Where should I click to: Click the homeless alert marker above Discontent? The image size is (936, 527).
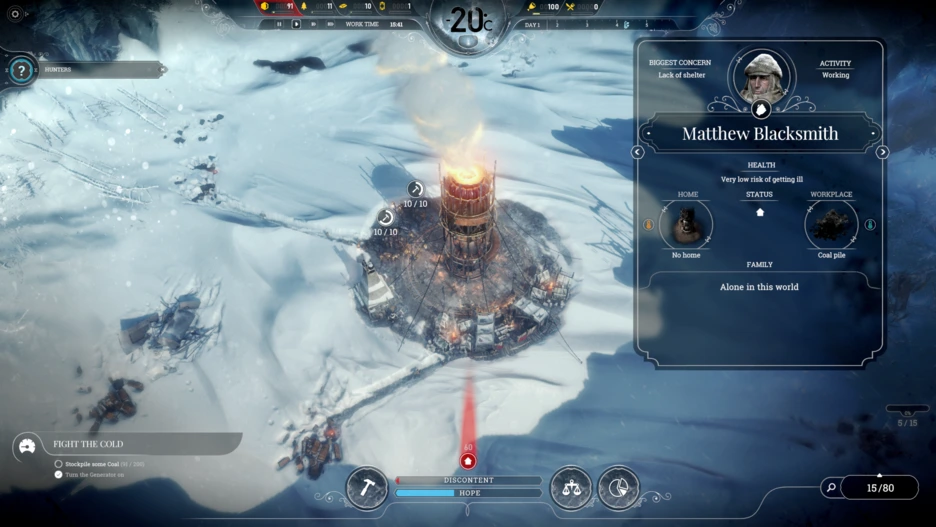click(468, 460)
